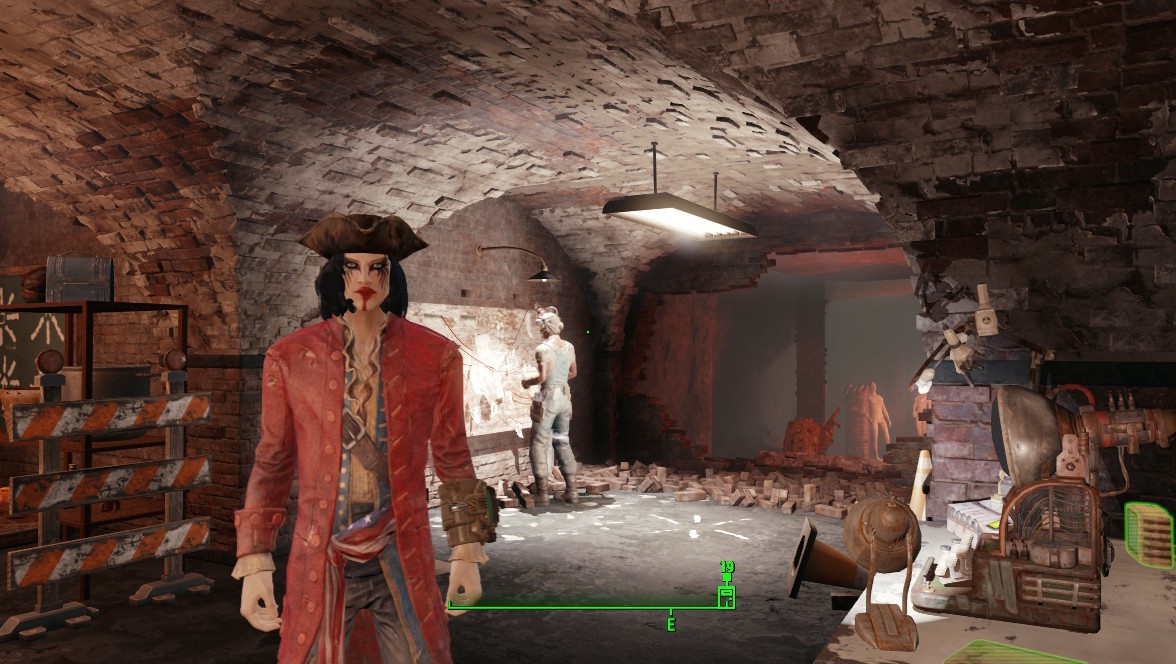The height and width of the screenshot is (664, 1176).
Task: Click the door marker icon on the compass
Action: tap(727, 597)
